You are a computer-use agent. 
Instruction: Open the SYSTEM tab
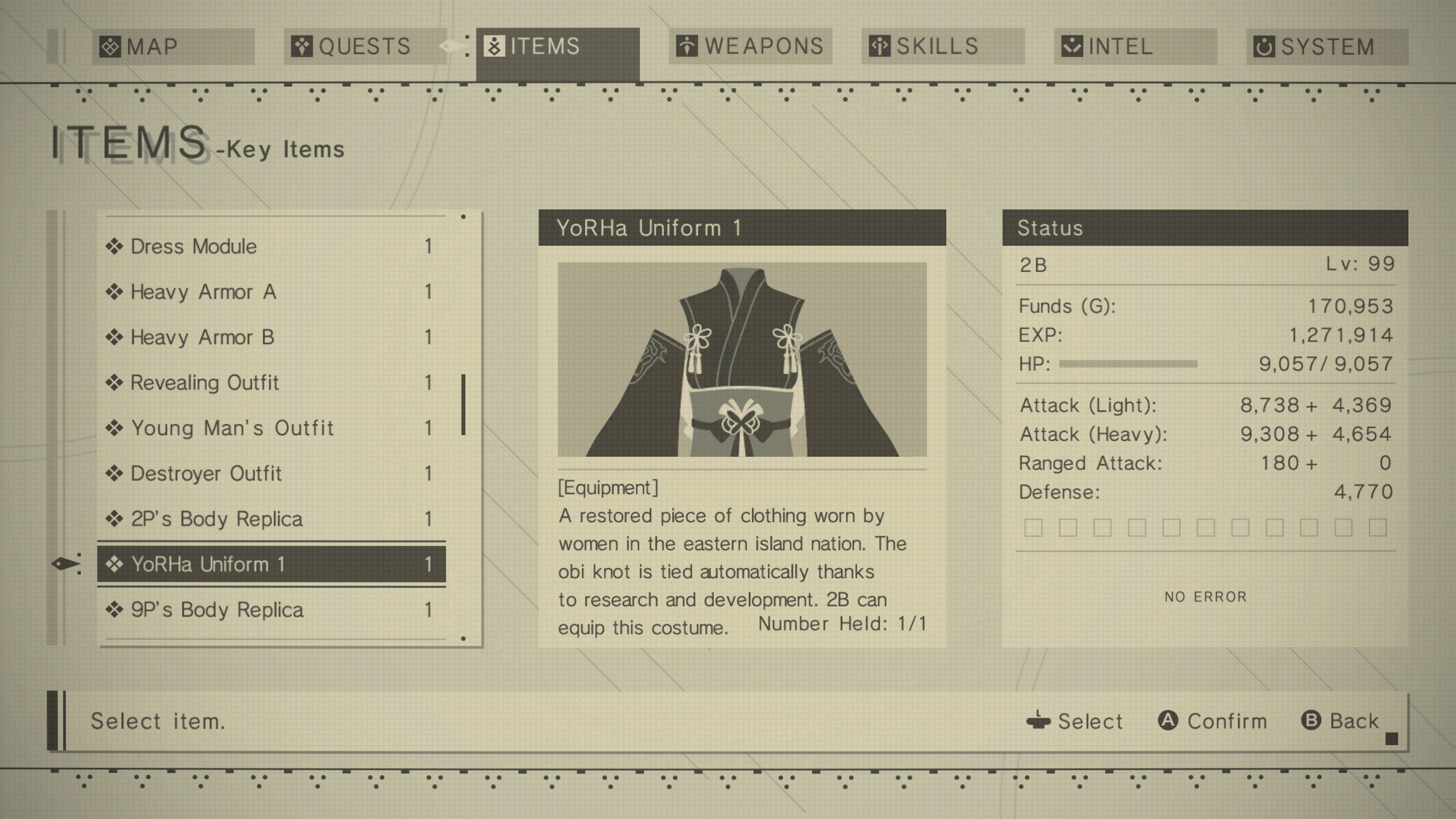tap(1327, 47)
